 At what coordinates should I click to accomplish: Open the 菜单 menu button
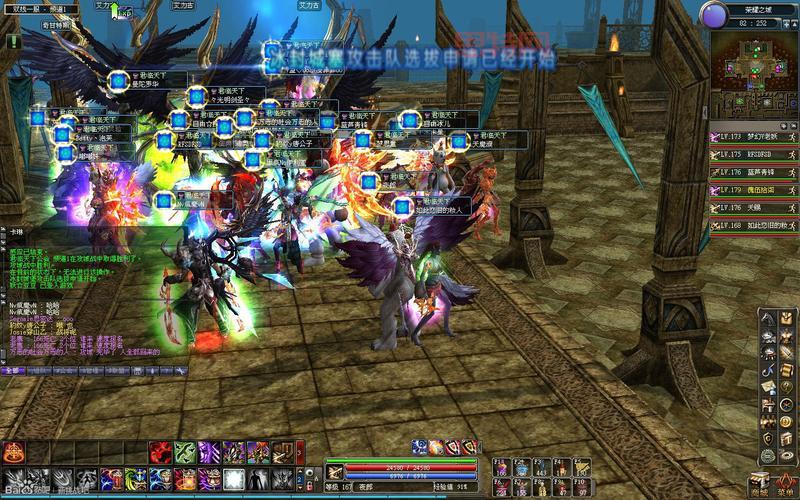point(787,483)
